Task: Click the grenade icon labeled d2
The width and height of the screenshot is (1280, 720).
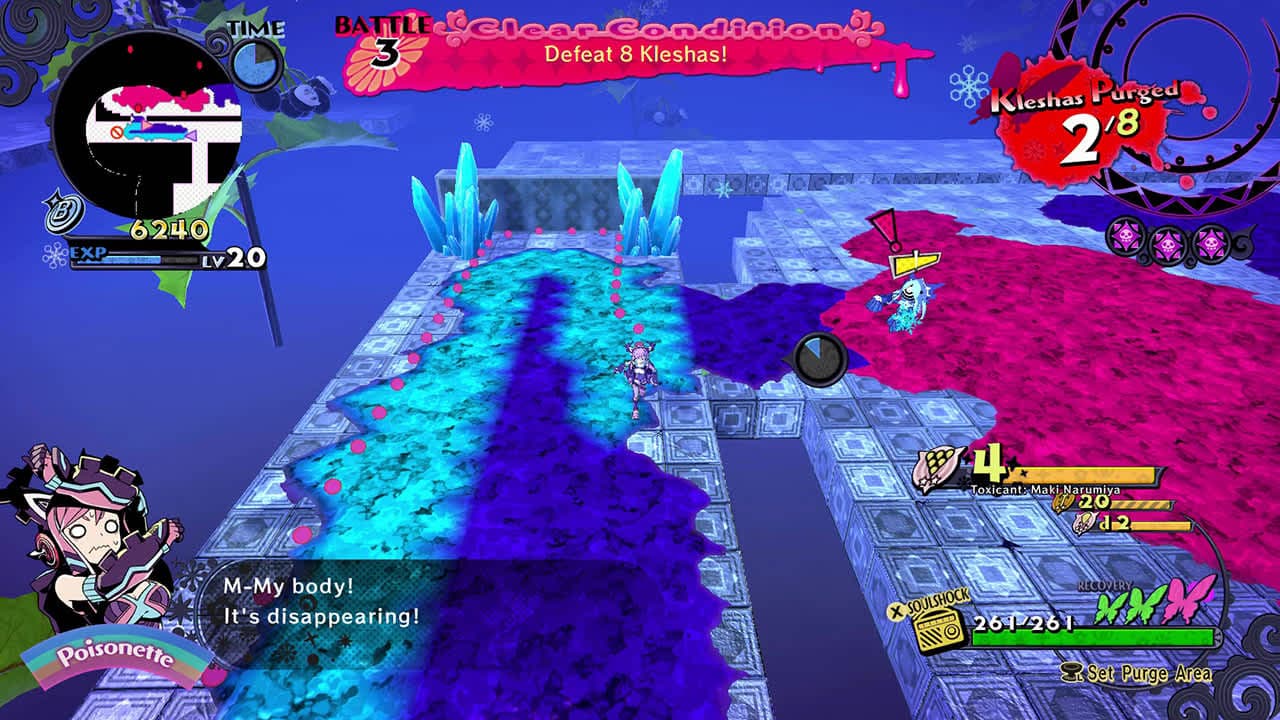Action: point(1083,523)
